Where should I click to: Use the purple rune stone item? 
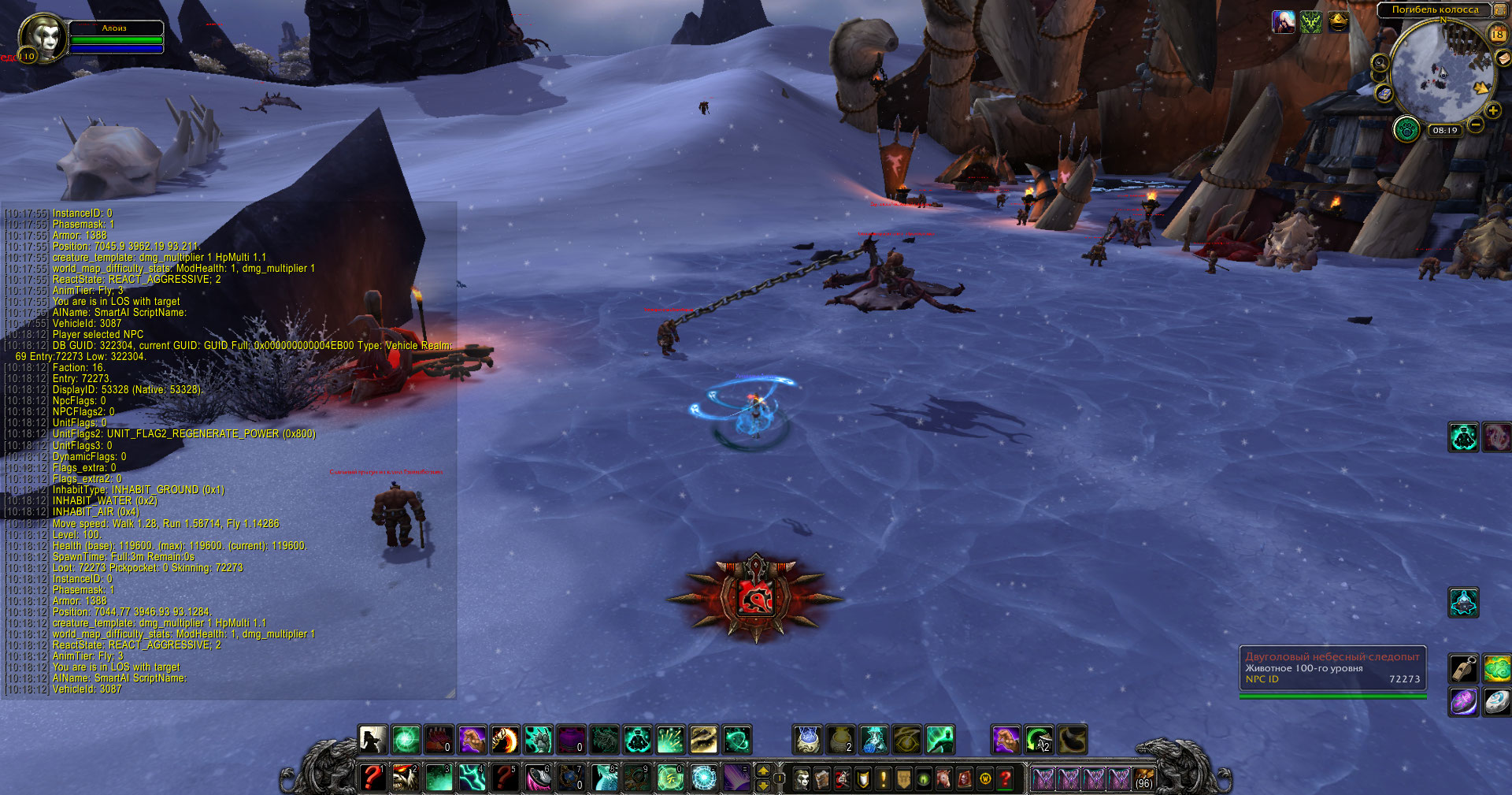(x=1464, y=702)
